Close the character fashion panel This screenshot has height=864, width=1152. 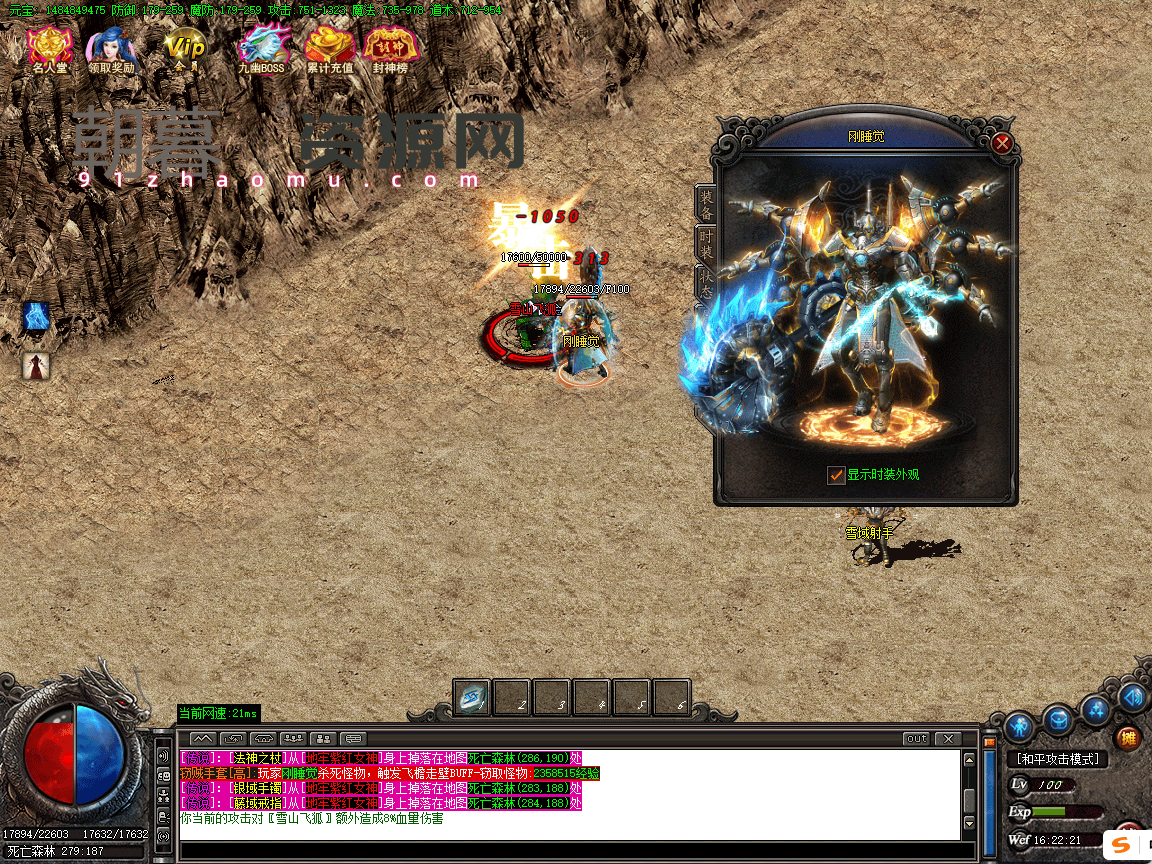[x=1002, y=144]
